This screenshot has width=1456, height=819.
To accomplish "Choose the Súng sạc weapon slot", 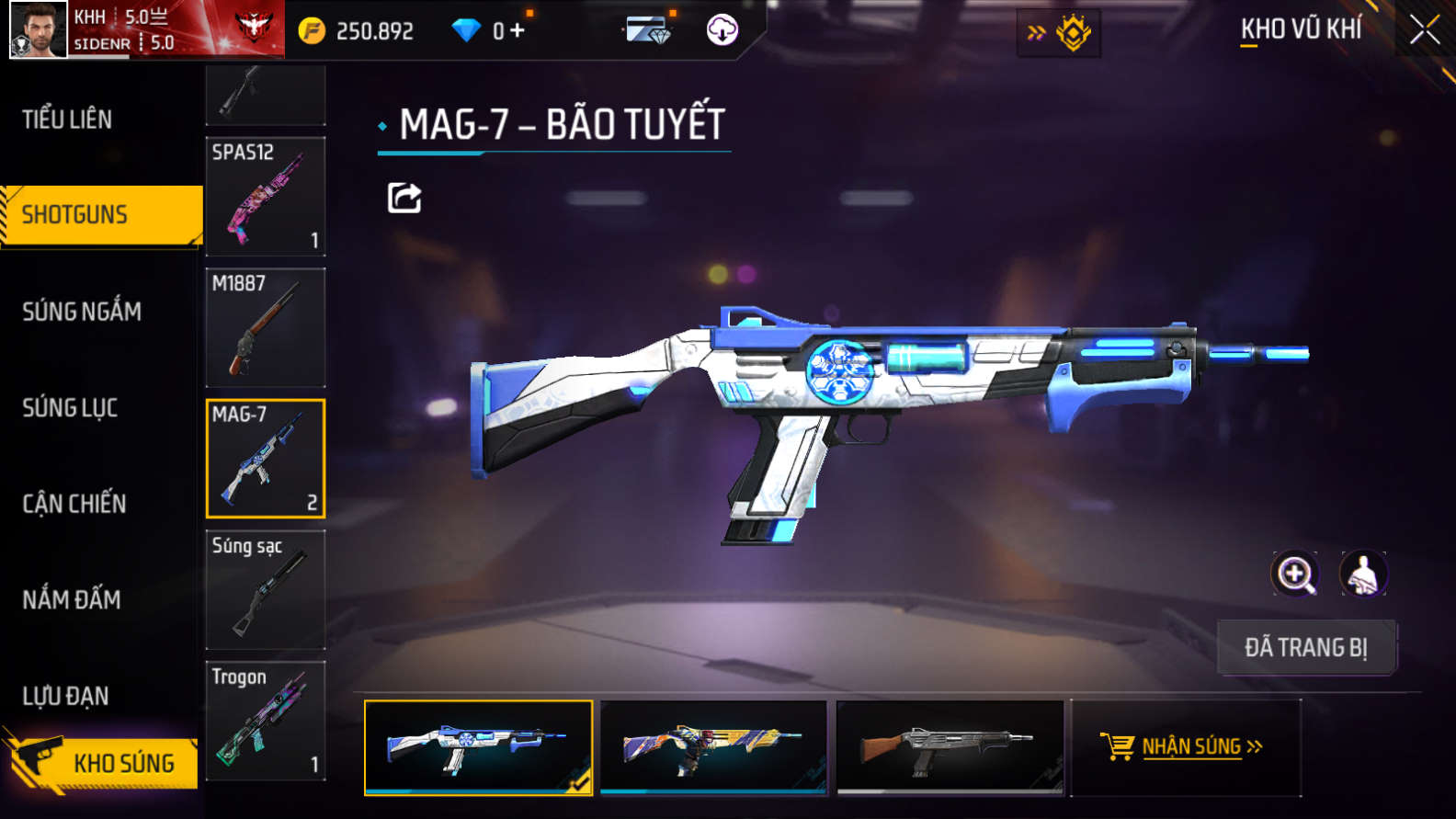I will (266, 589).
